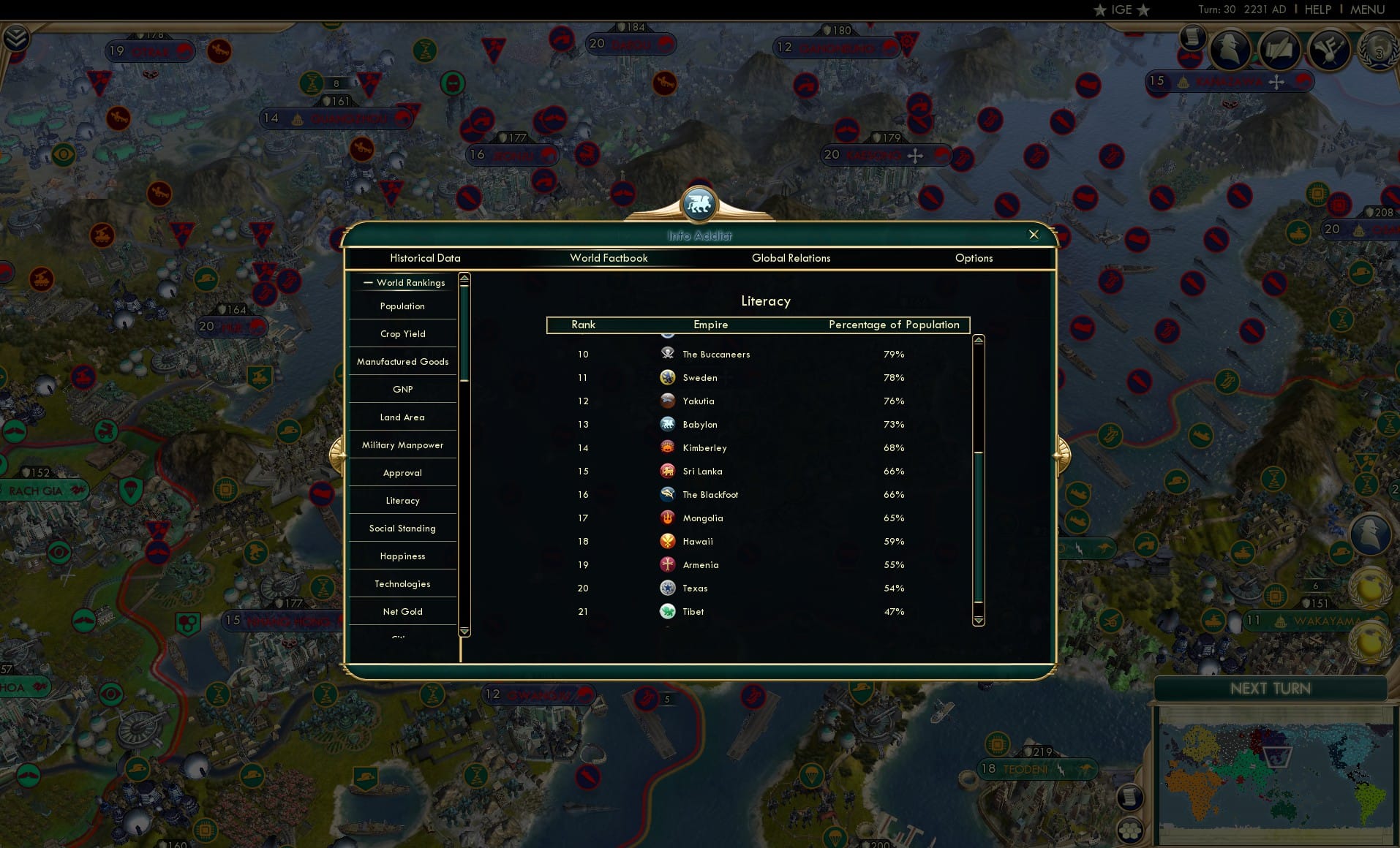Click the Next Turn button
1400x848 pixels.
pyautogui.click(x=1271, y=688)
